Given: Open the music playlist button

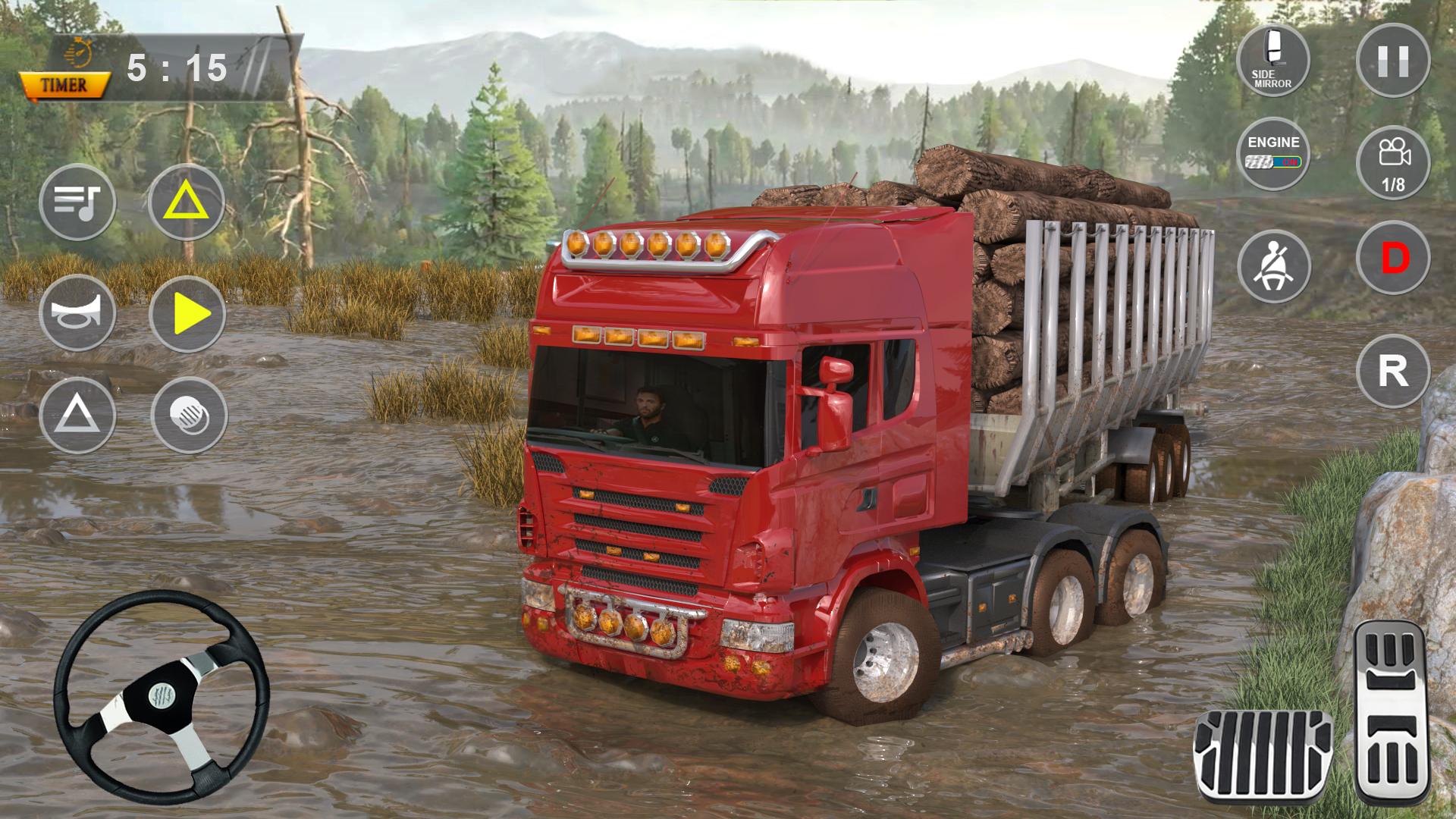Looking at the screenshot, I should 77,202.
